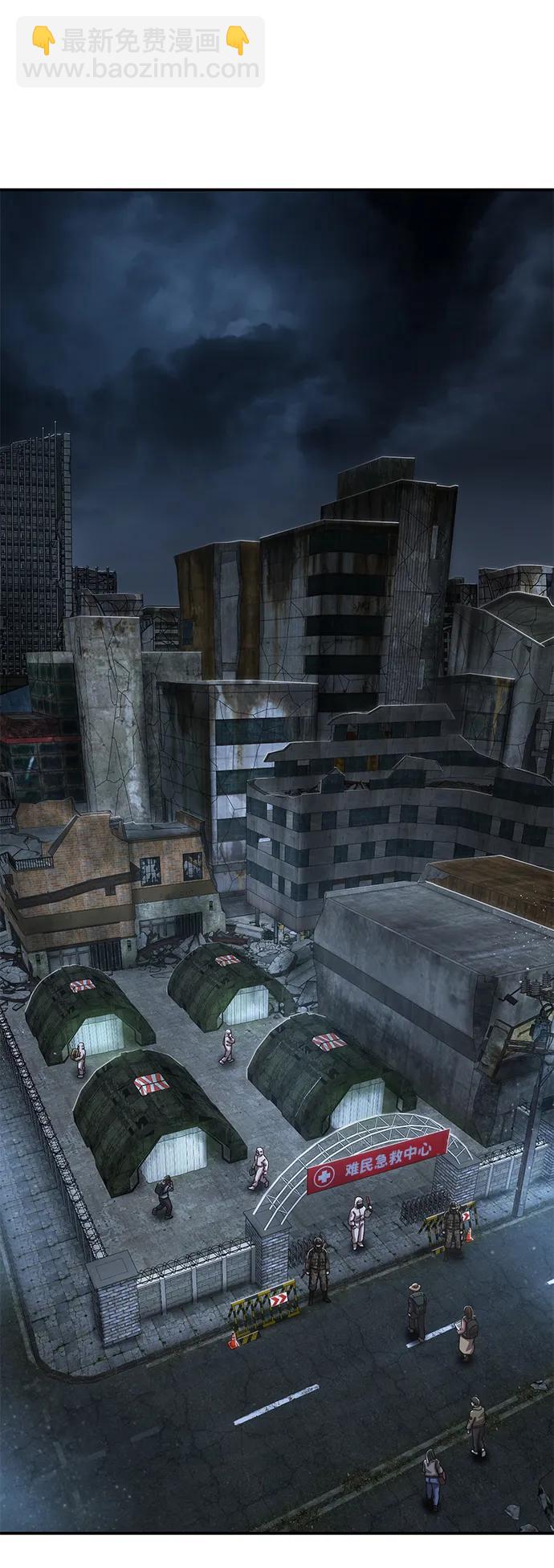Open the baozimh.com free comics banner
Screen dimensions: 554x1568
(141, 53)
